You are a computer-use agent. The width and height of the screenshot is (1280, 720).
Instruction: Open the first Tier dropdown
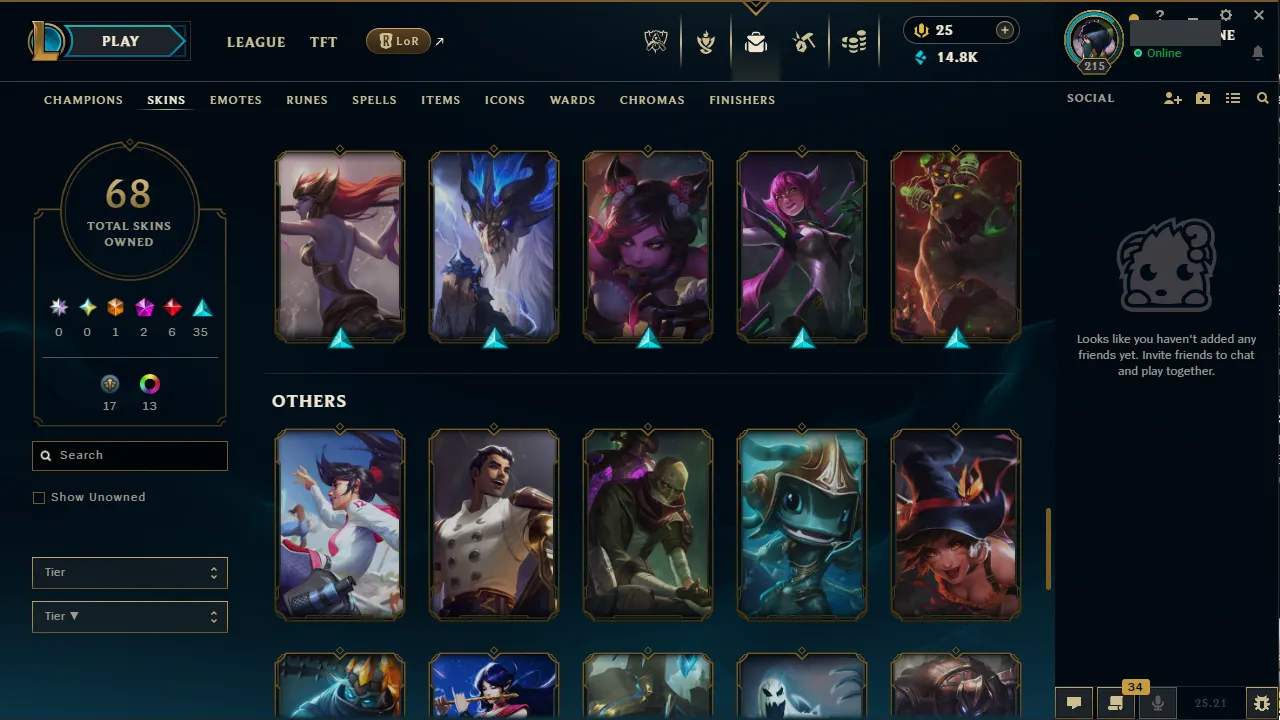point(129,572)
